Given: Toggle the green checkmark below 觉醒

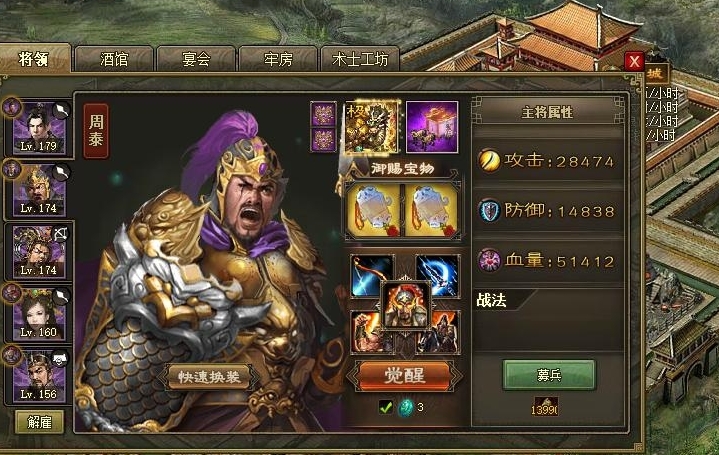Looking at the screenshot, I should tap(385, 407).
